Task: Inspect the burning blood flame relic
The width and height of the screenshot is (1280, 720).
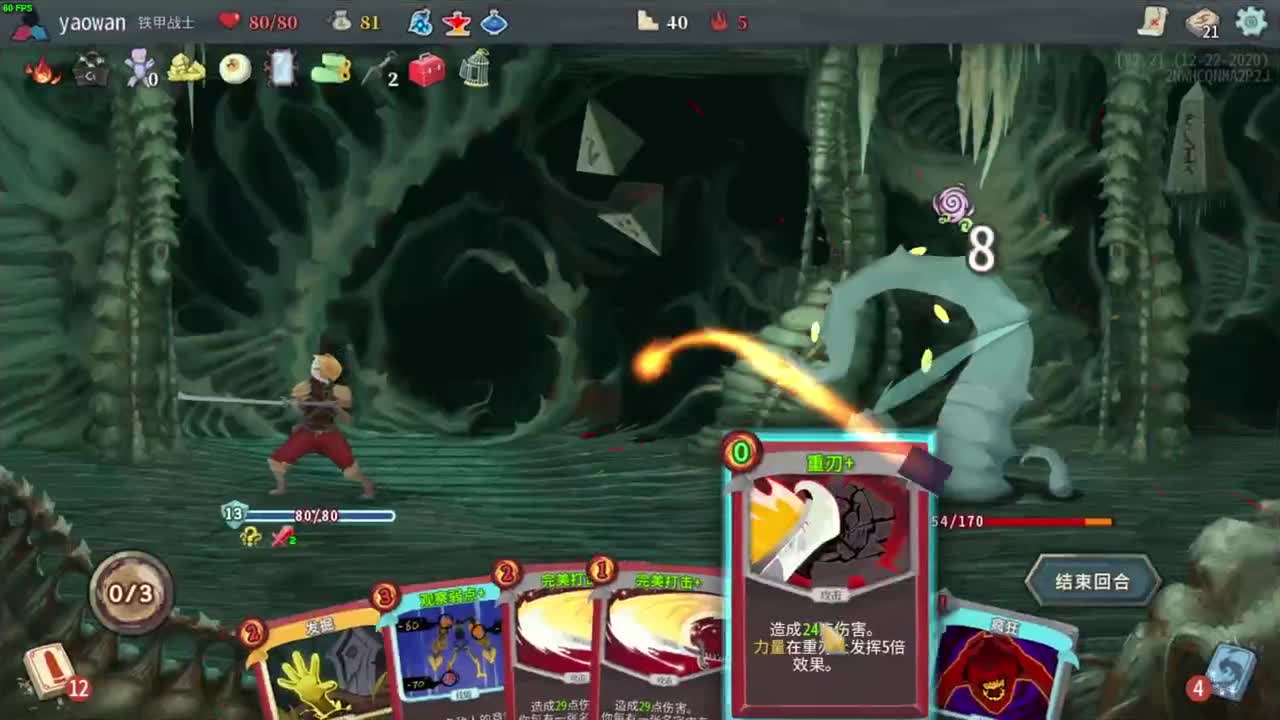Action: point(42,70)
